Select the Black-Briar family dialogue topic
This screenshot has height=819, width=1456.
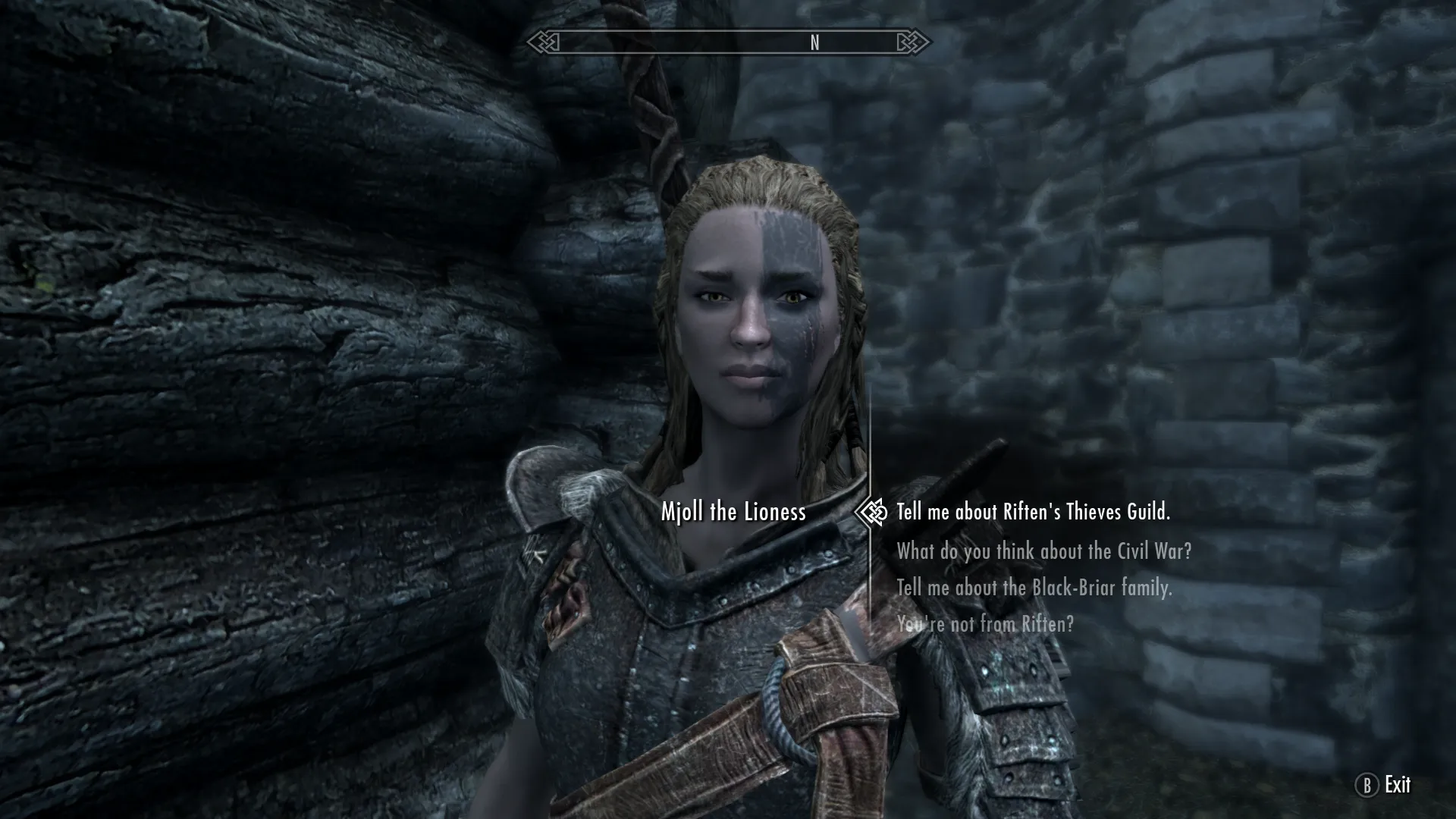pos(1034,588)
